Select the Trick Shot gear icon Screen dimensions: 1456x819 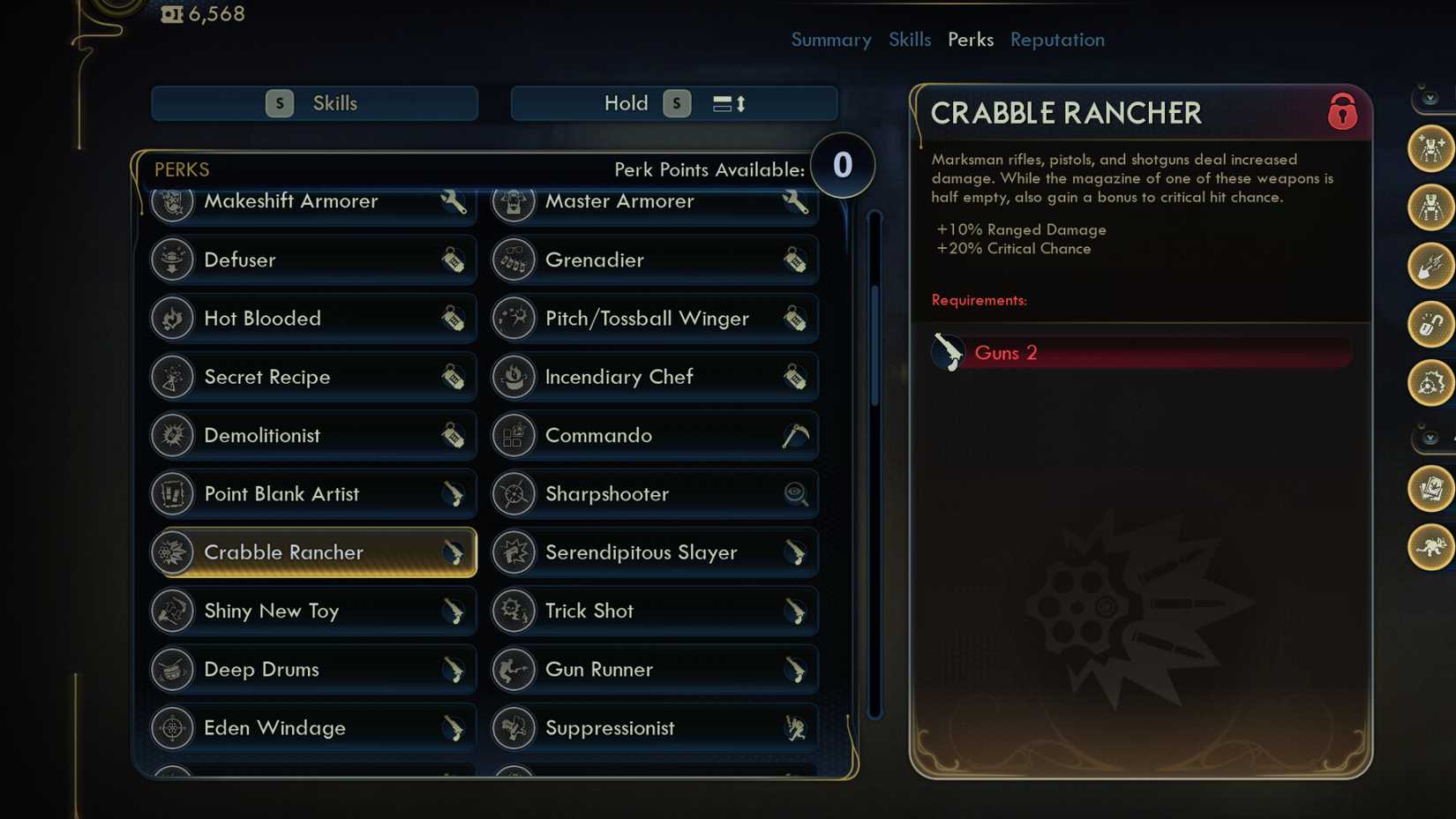pos(513,611)
